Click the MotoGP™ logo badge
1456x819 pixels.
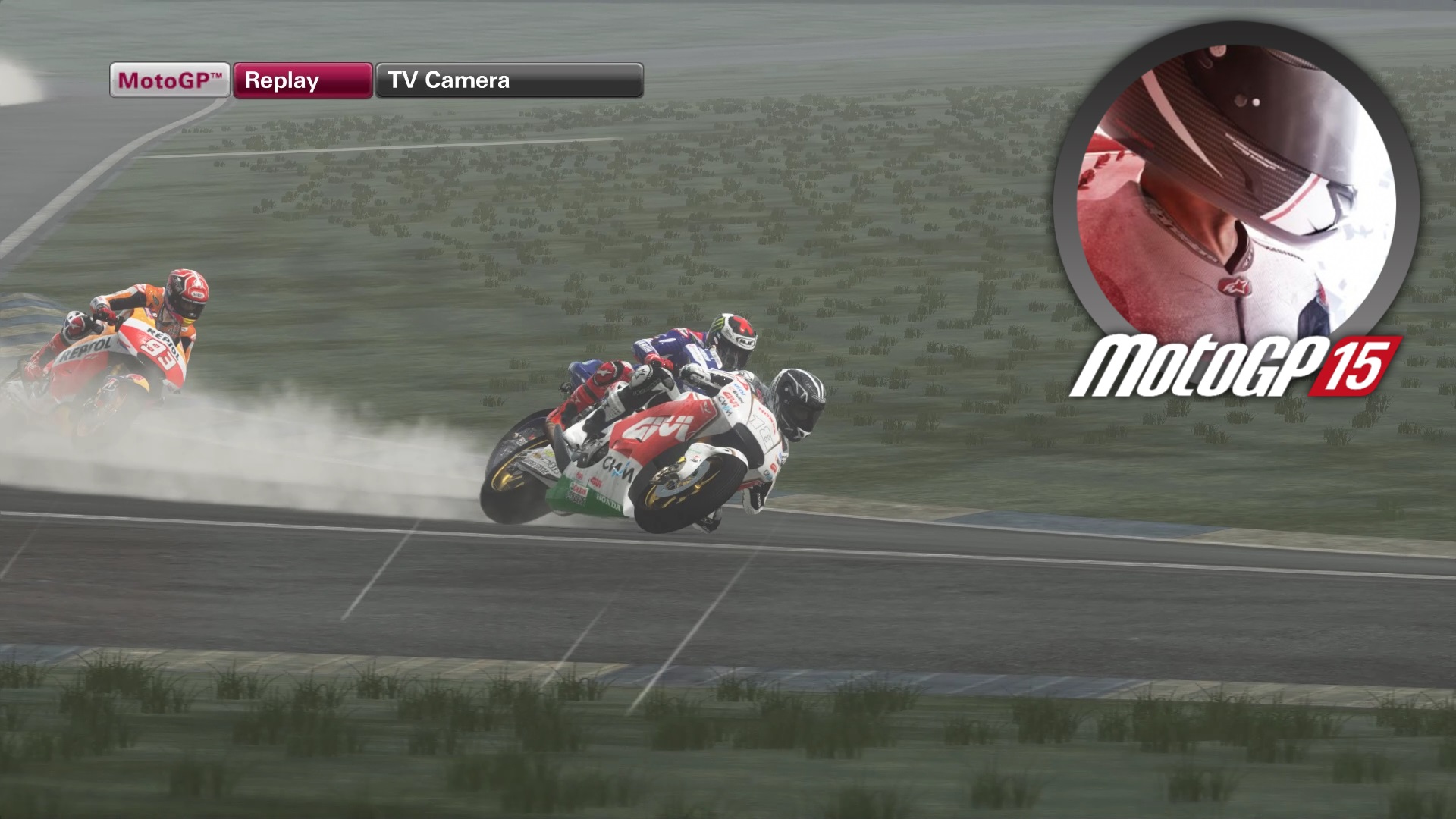(x=168, y=80)
